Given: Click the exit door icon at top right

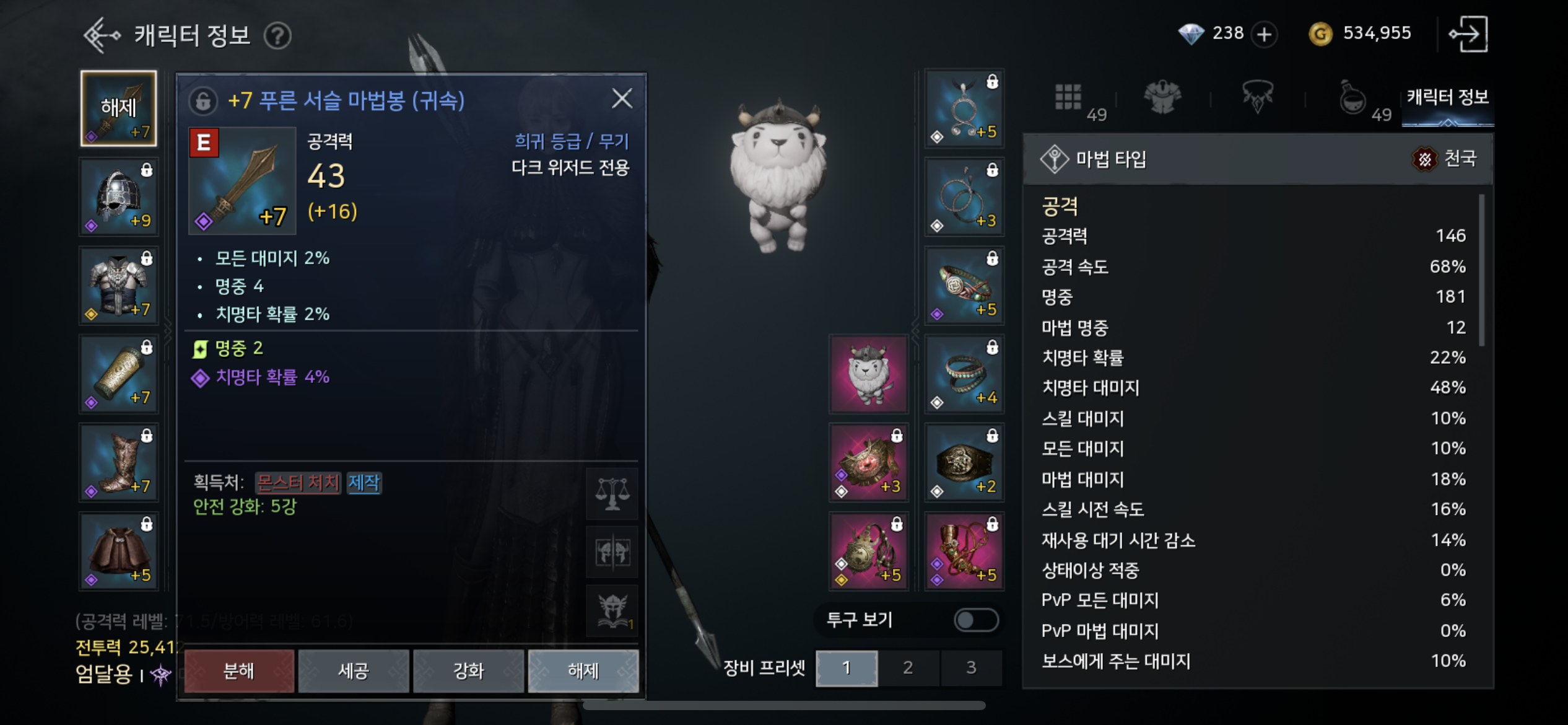Looking at the screenshot, I should click(x=1469, y=33).
